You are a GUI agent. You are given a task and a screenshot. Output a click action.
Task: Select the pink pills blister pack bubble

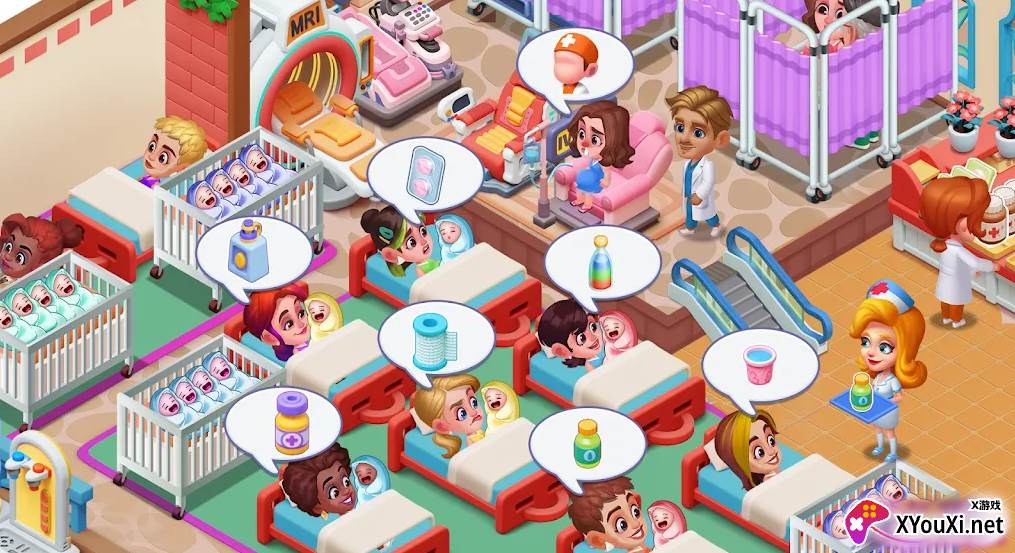click(425, 172)
